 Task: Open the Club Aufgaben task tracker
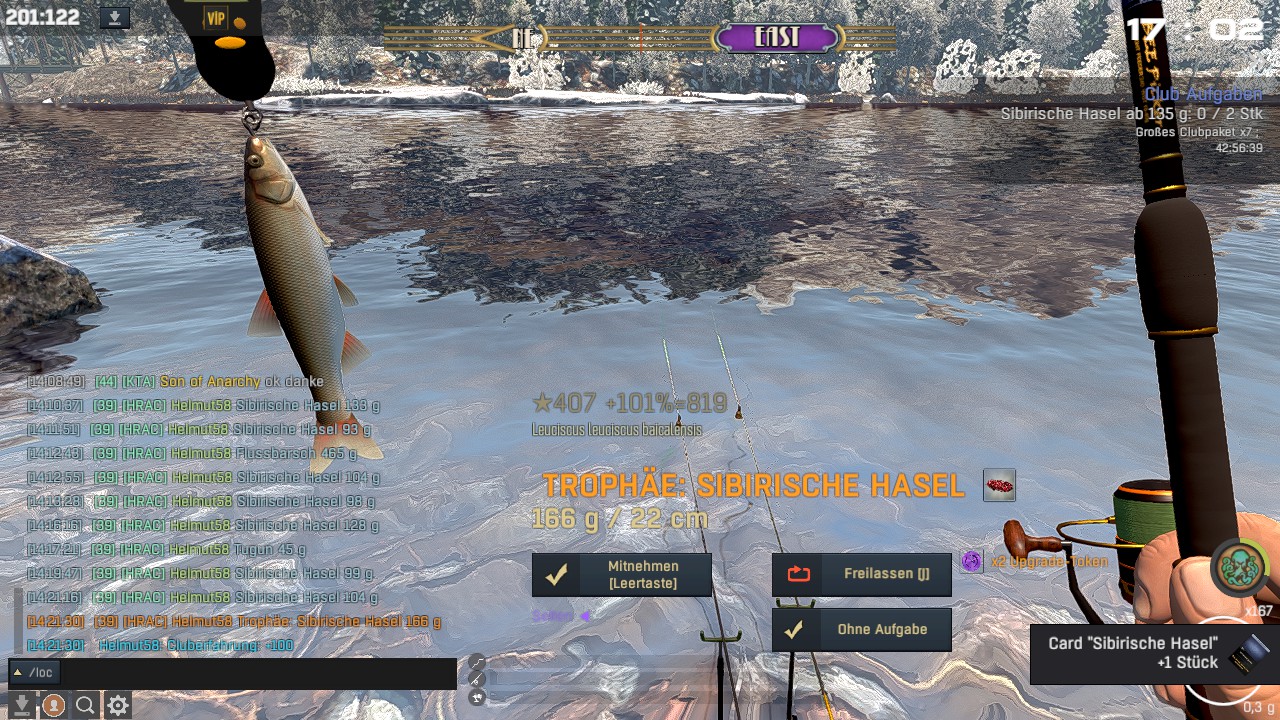point(1203,95)
